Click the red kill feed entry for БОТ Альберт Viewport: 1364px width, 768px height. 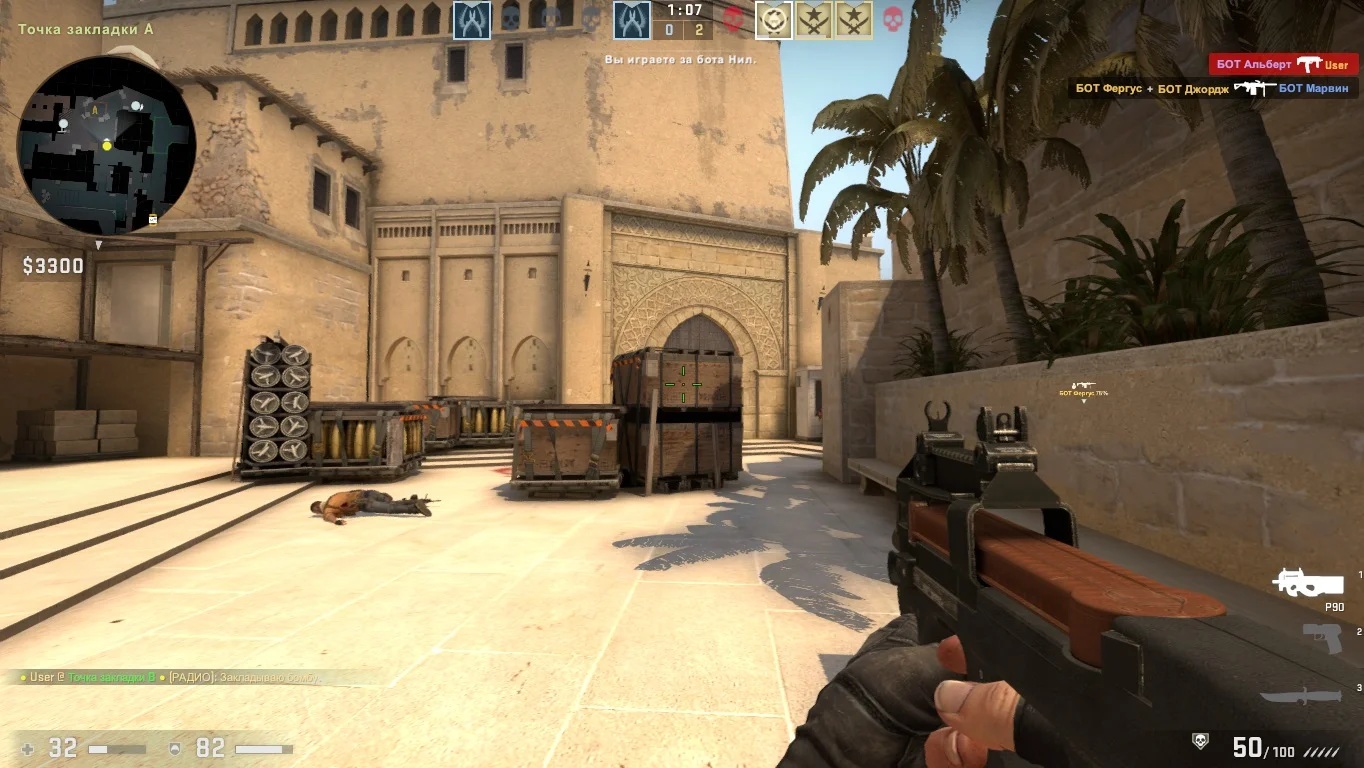[x=1283, y=64]
